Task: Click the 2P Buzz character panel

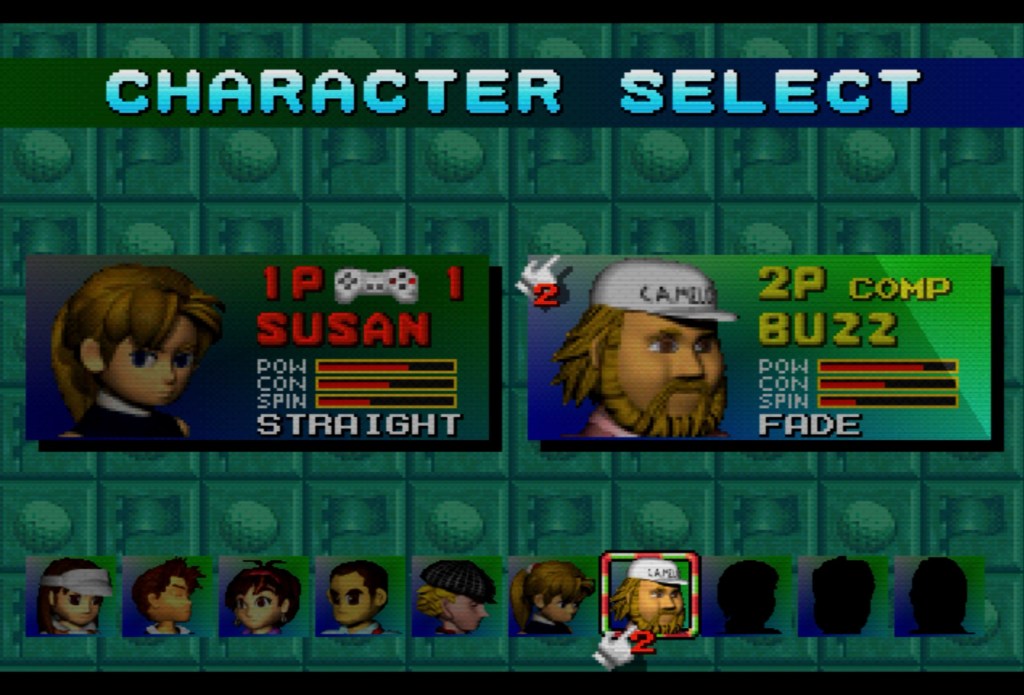Action: 758,348
